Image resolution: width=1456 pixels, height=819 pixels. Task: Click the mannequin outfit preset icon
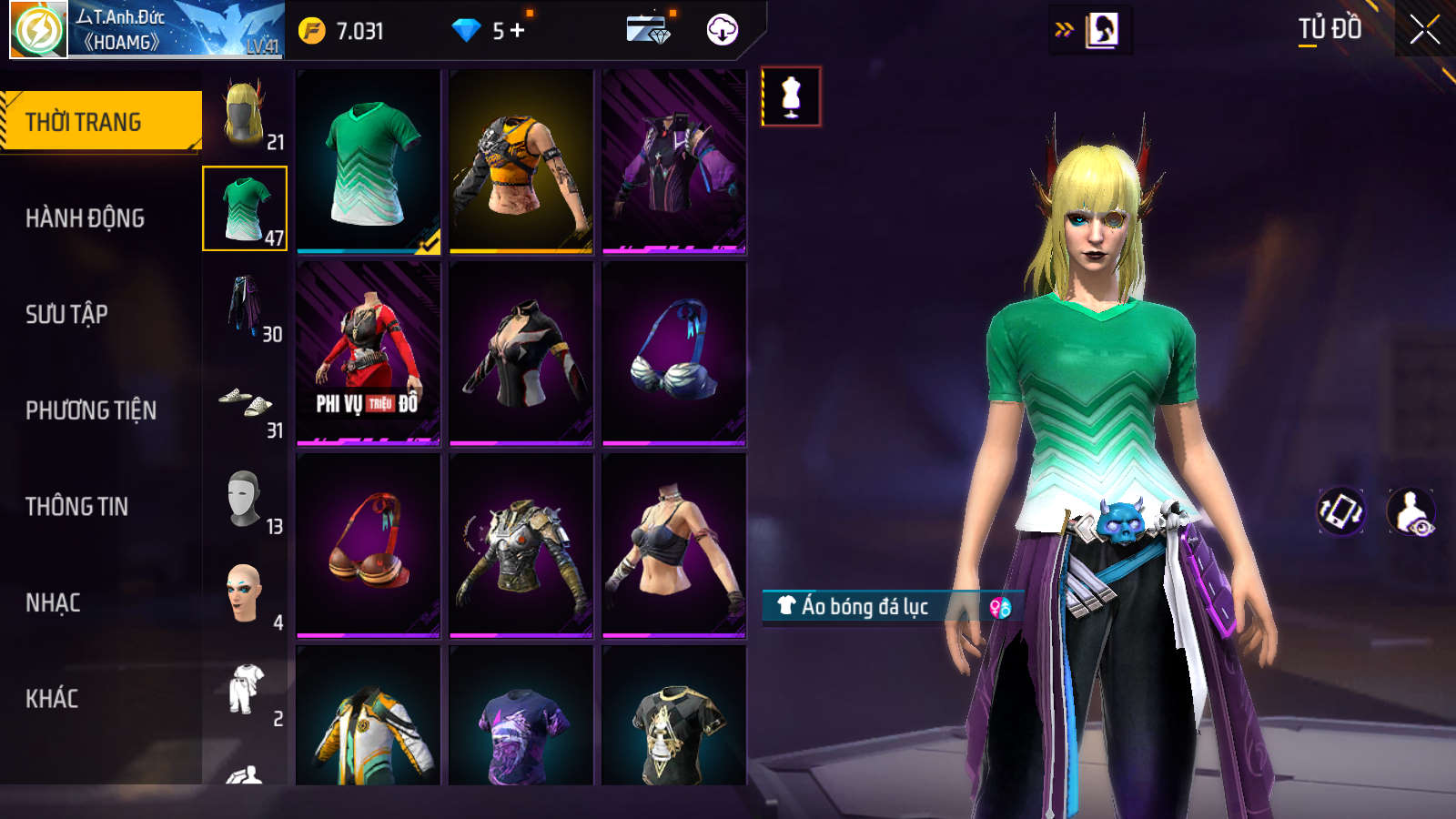791,96
